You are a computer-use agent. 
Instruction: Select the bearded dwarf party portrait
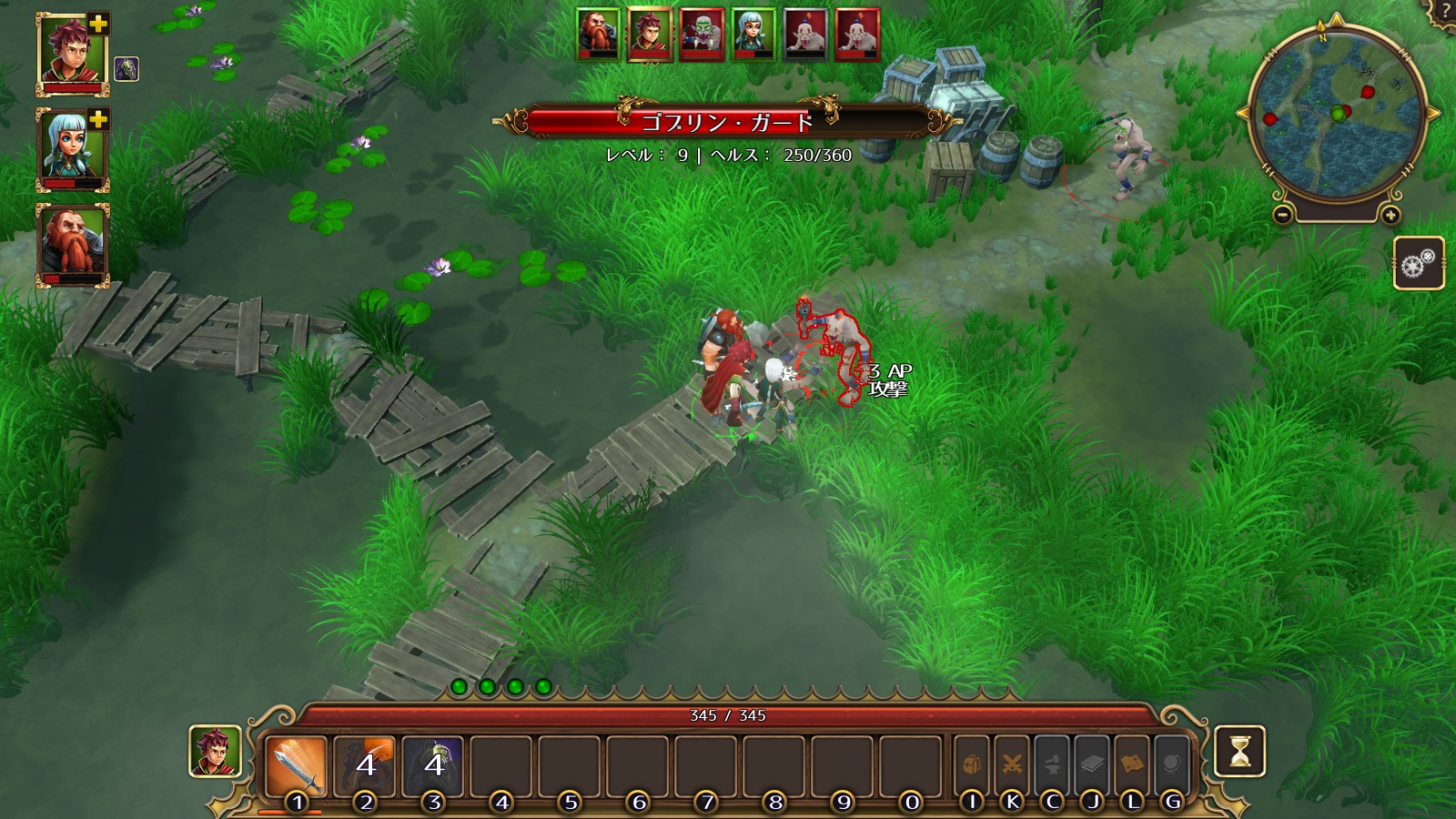coord(72,243)
